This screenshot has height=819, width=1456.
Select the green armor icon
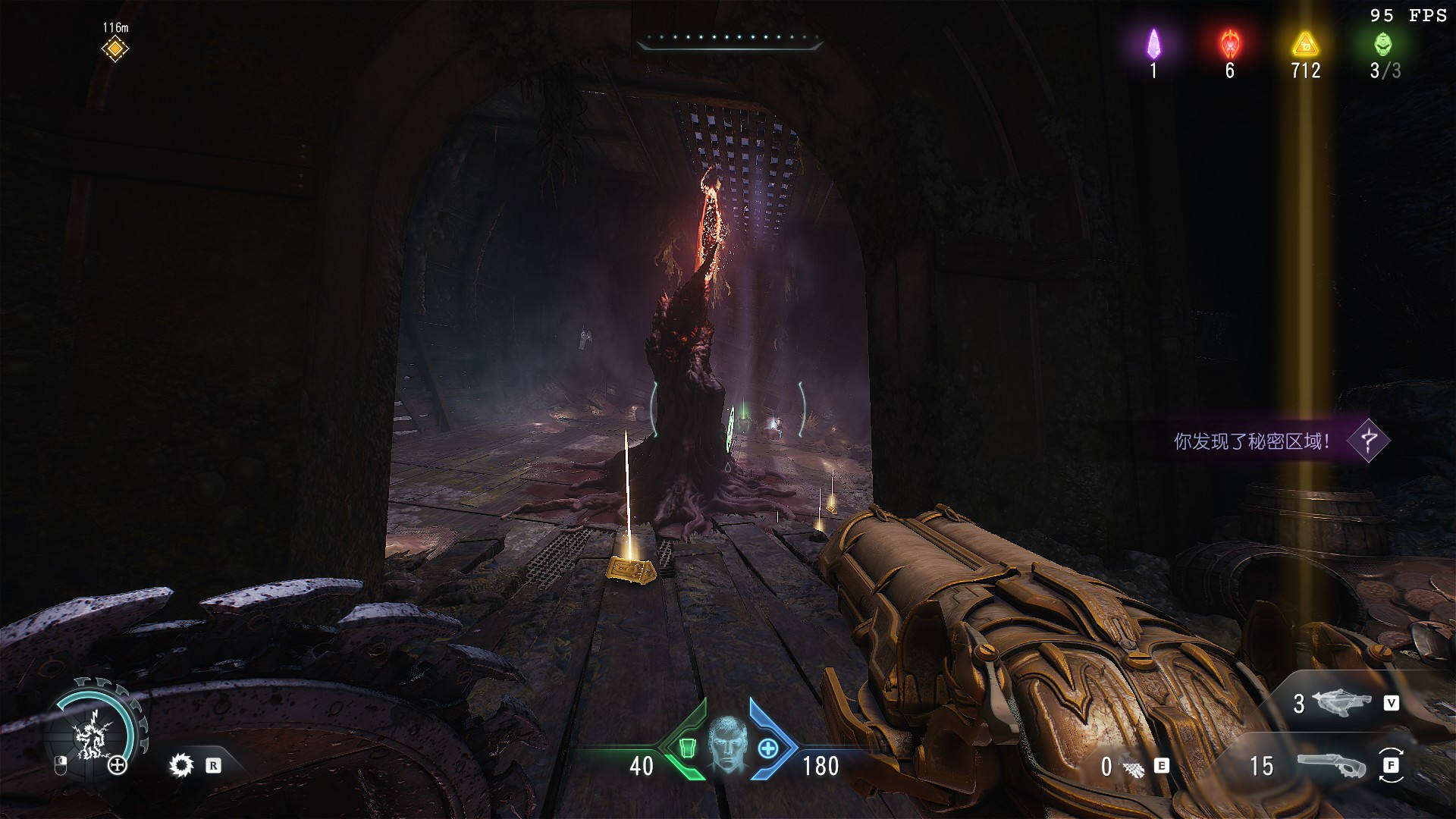687,748
